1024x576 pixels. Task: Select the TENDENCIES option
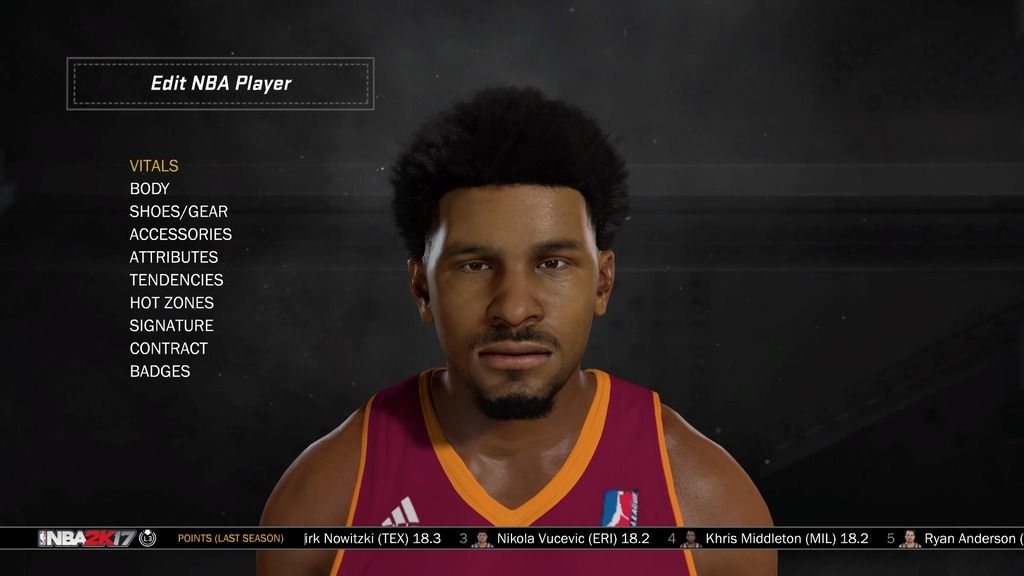[x=176, y=280]
